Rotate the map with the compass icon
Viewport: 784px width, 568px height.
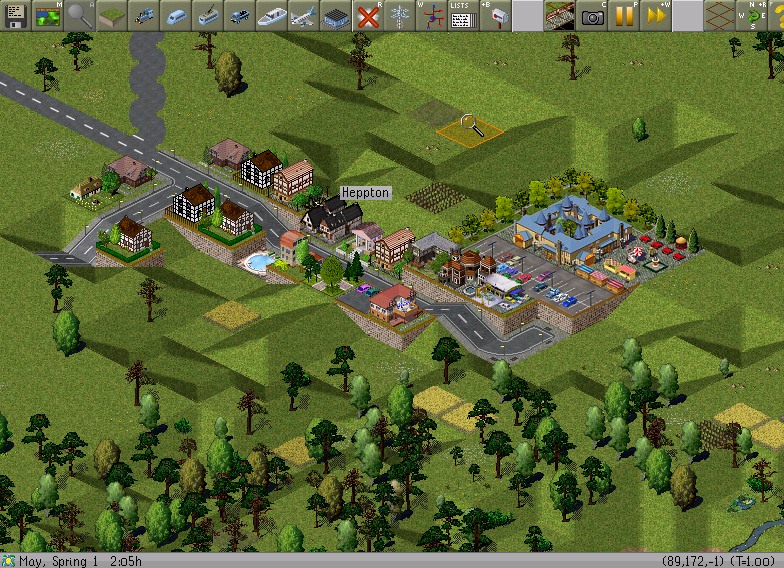(x=752, y=15)
